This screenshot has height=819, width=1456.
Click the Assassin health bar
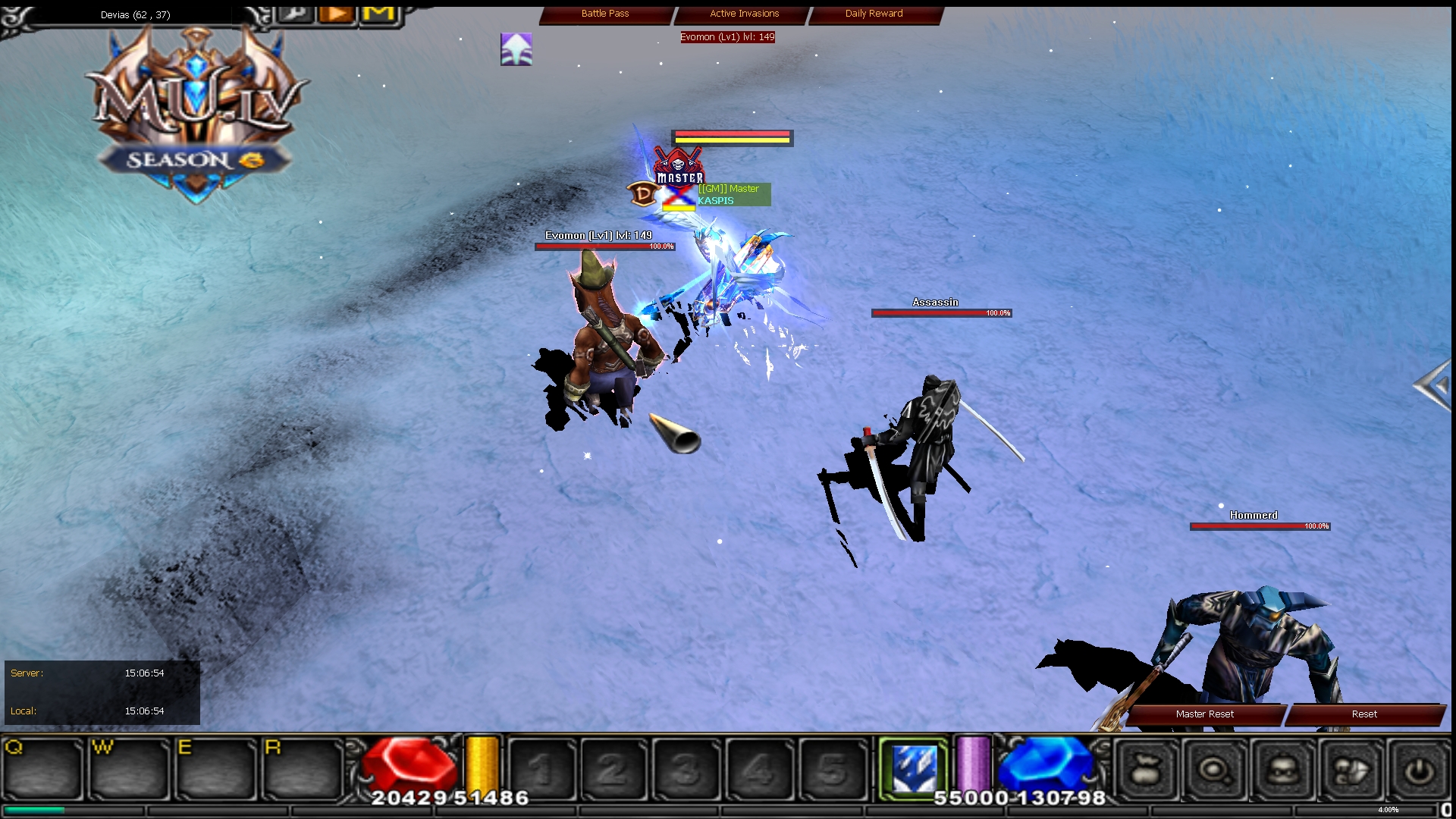[941, 312]
